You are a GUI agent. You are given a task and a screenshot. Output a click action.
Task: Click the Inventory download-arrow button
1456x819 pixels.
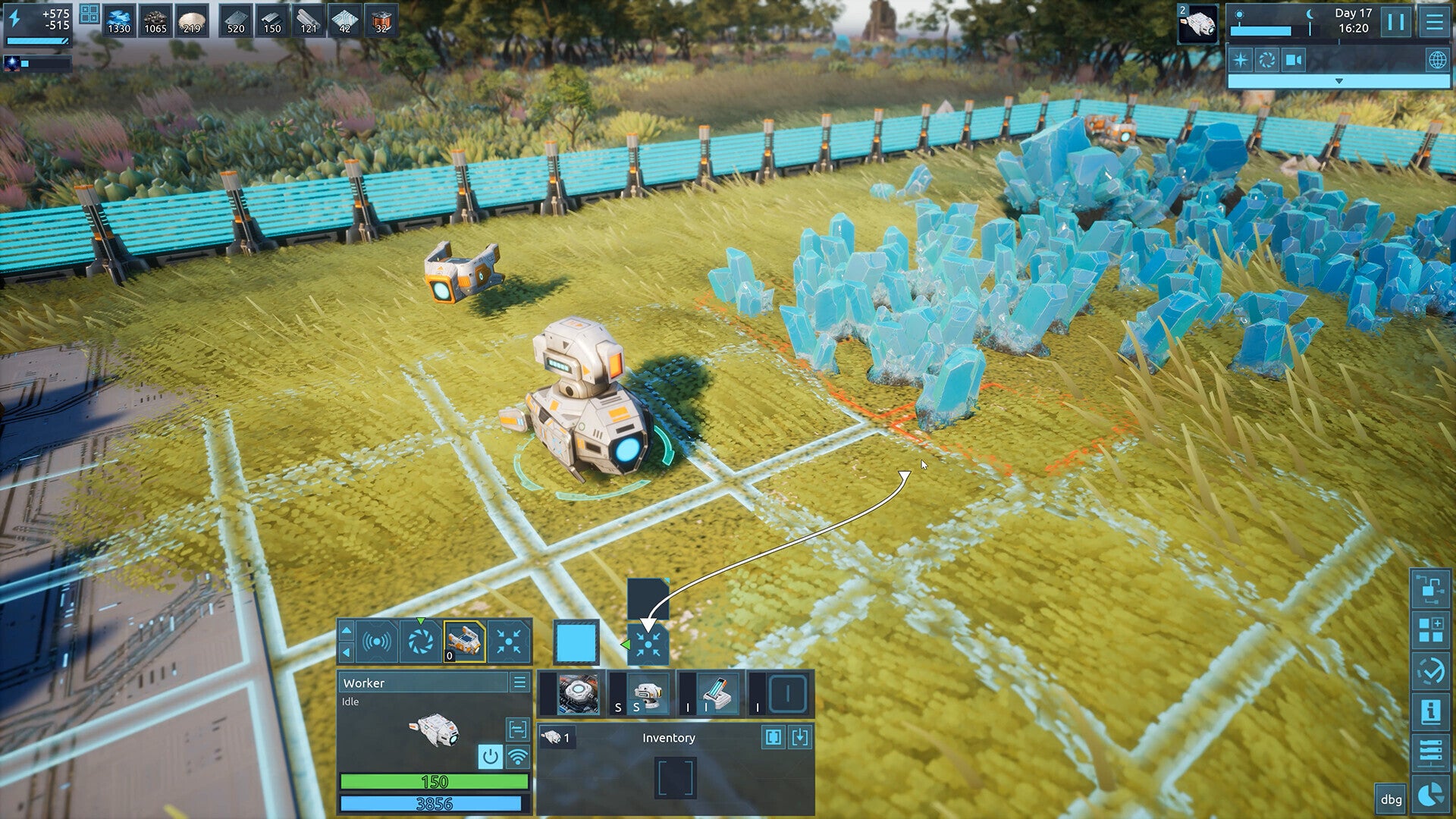pos(800,737)
